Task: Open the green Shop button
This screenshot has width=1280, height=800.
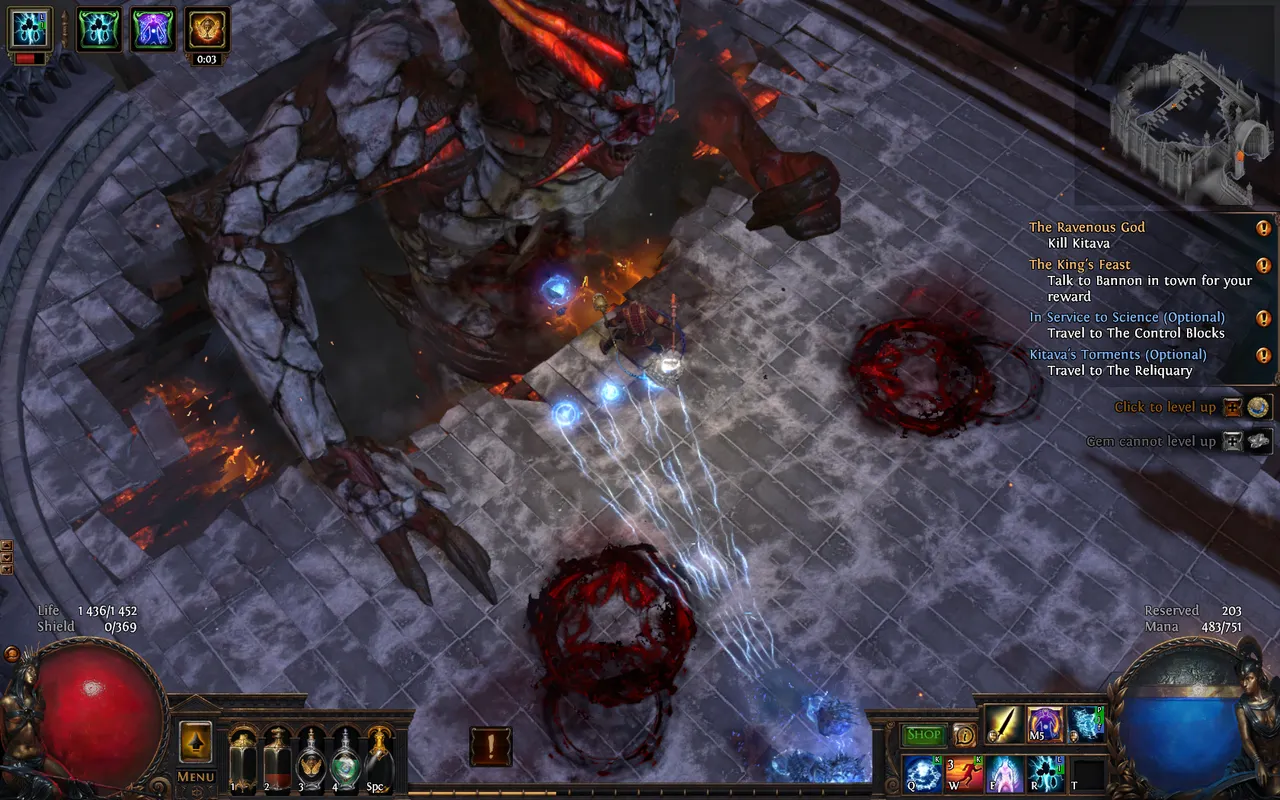Action: click(x=923, y=735)
